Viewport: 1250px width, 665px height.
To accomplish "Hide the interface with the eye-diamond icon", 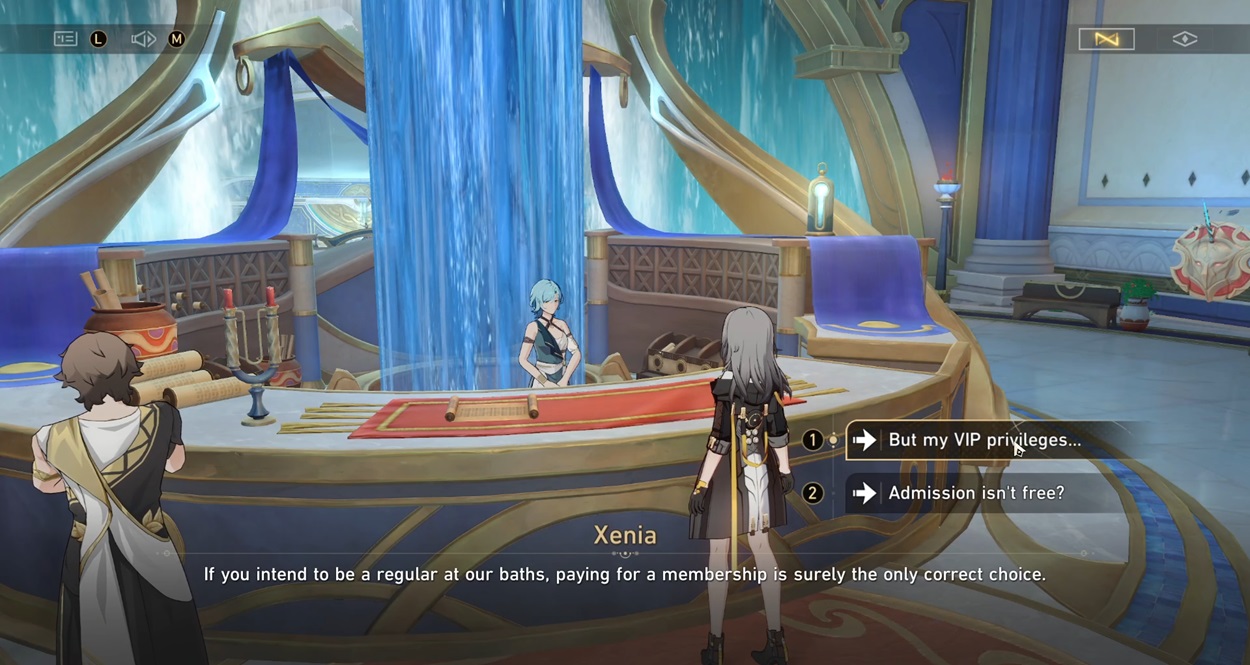I will tap(1184, 39).
